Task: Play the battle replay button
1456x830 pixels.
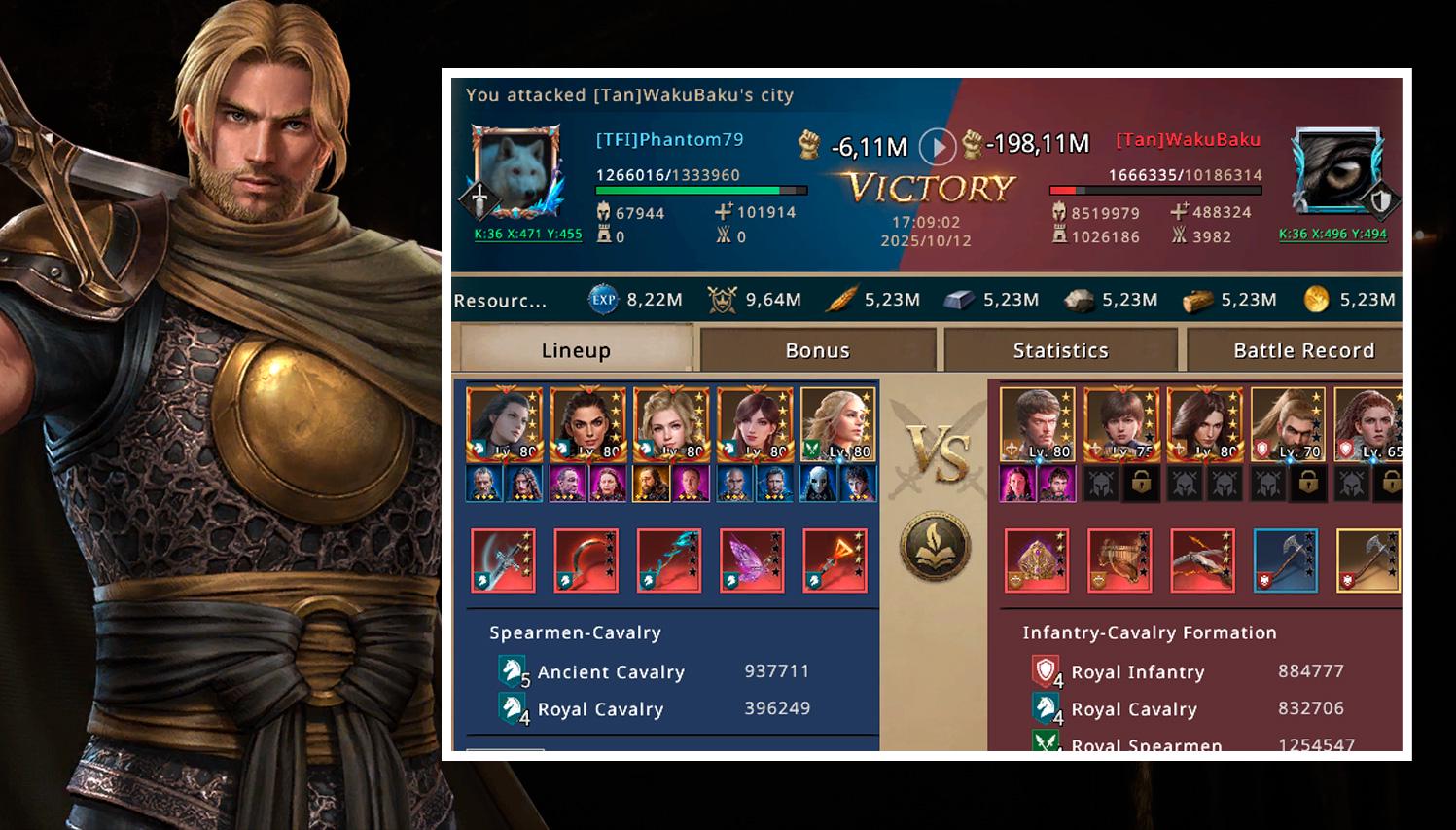Action: pyautogui.click(x=938, y=147)
